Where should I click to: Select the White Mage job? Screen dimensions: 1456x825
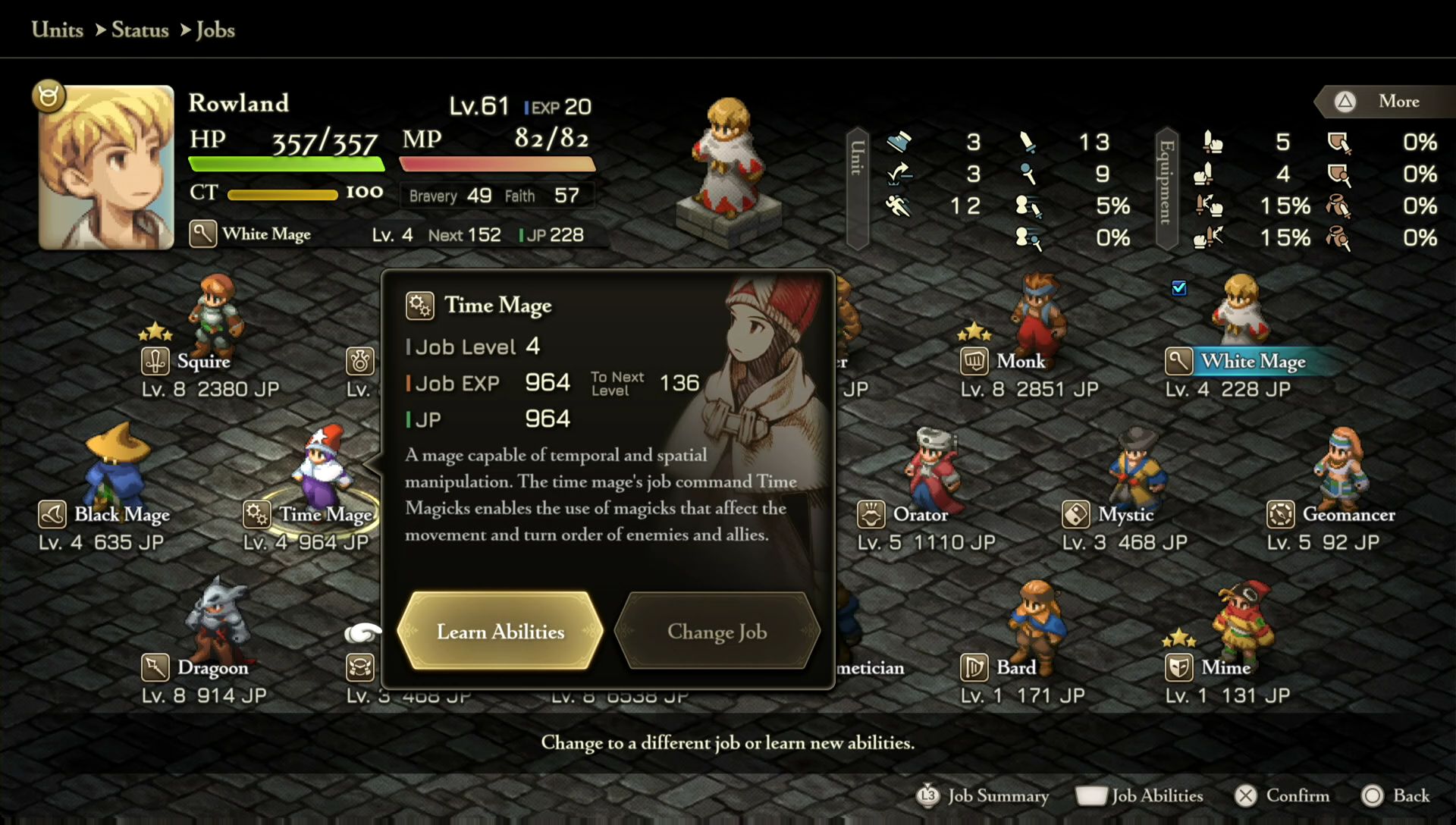pos(1253,361)
